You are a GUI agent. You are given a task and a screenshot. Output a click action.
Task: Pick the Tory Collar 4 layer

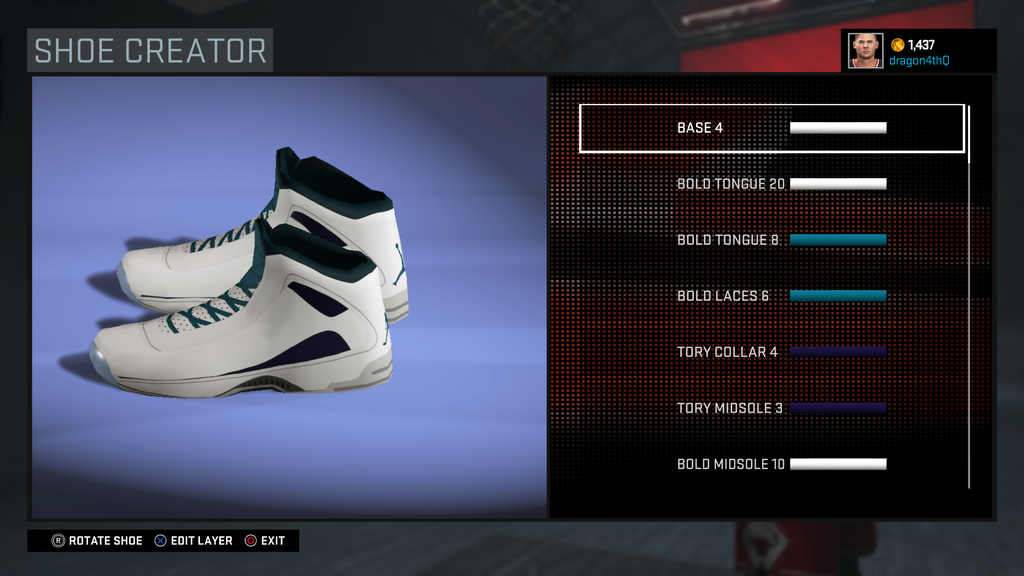[771, 352]
